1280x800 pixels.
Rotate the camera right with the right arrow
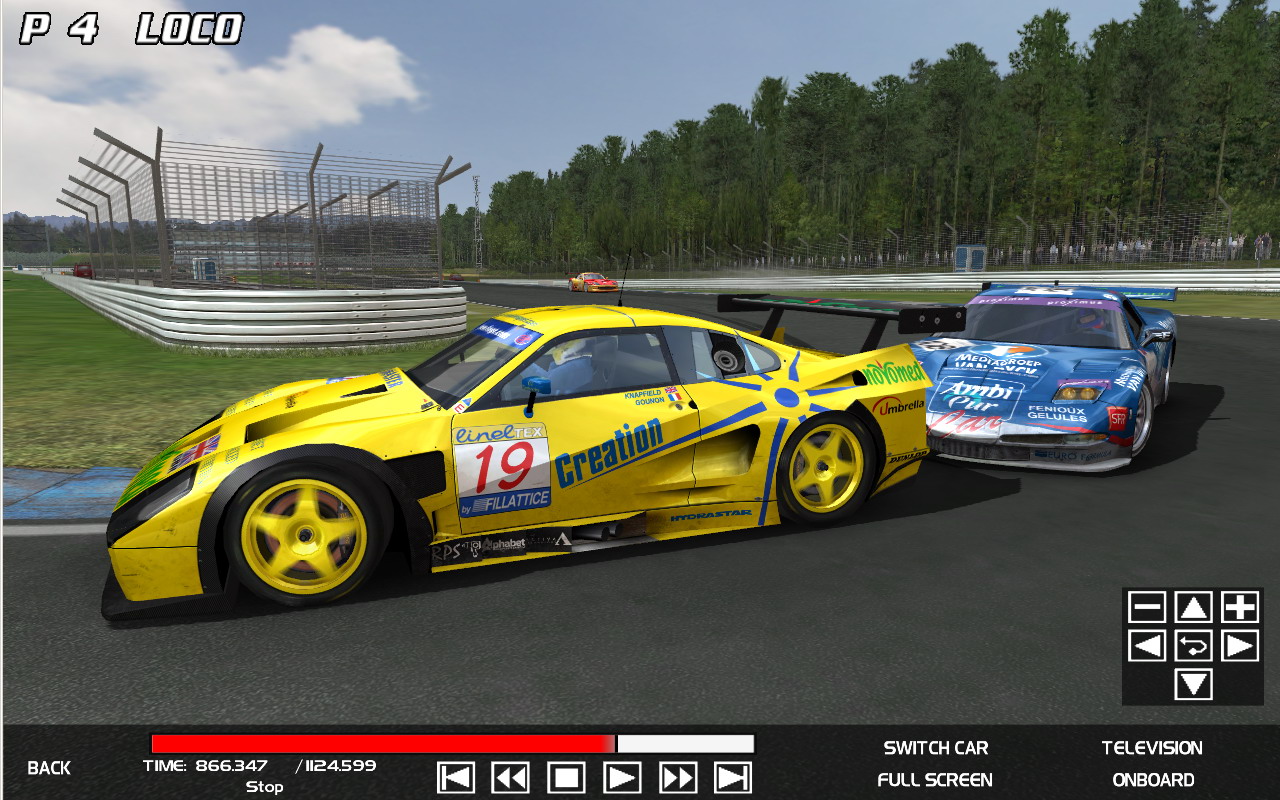1240,646
